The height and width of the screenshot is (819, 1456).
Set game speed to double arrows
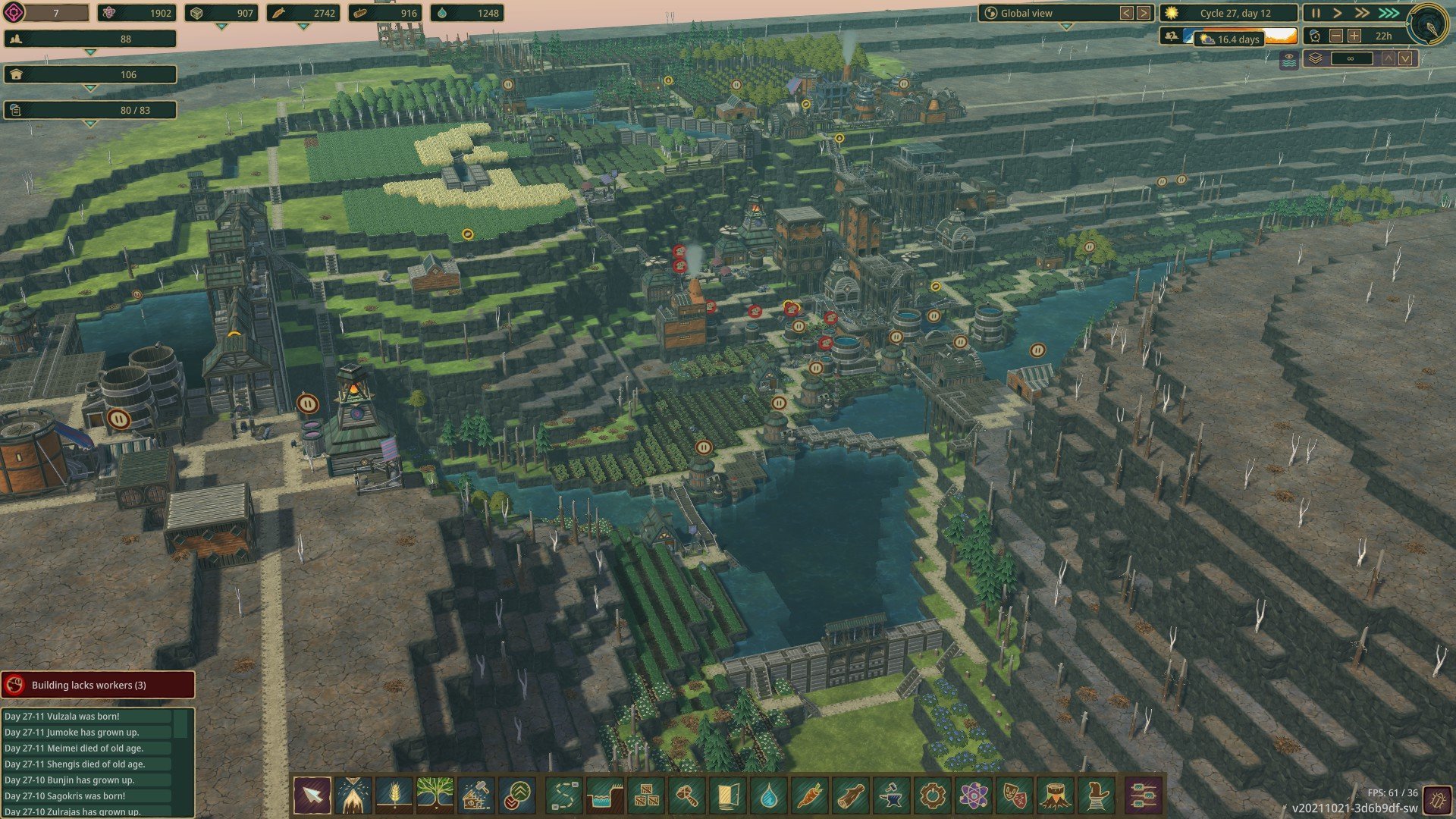pyautogui.click(x=1362, y=13)
